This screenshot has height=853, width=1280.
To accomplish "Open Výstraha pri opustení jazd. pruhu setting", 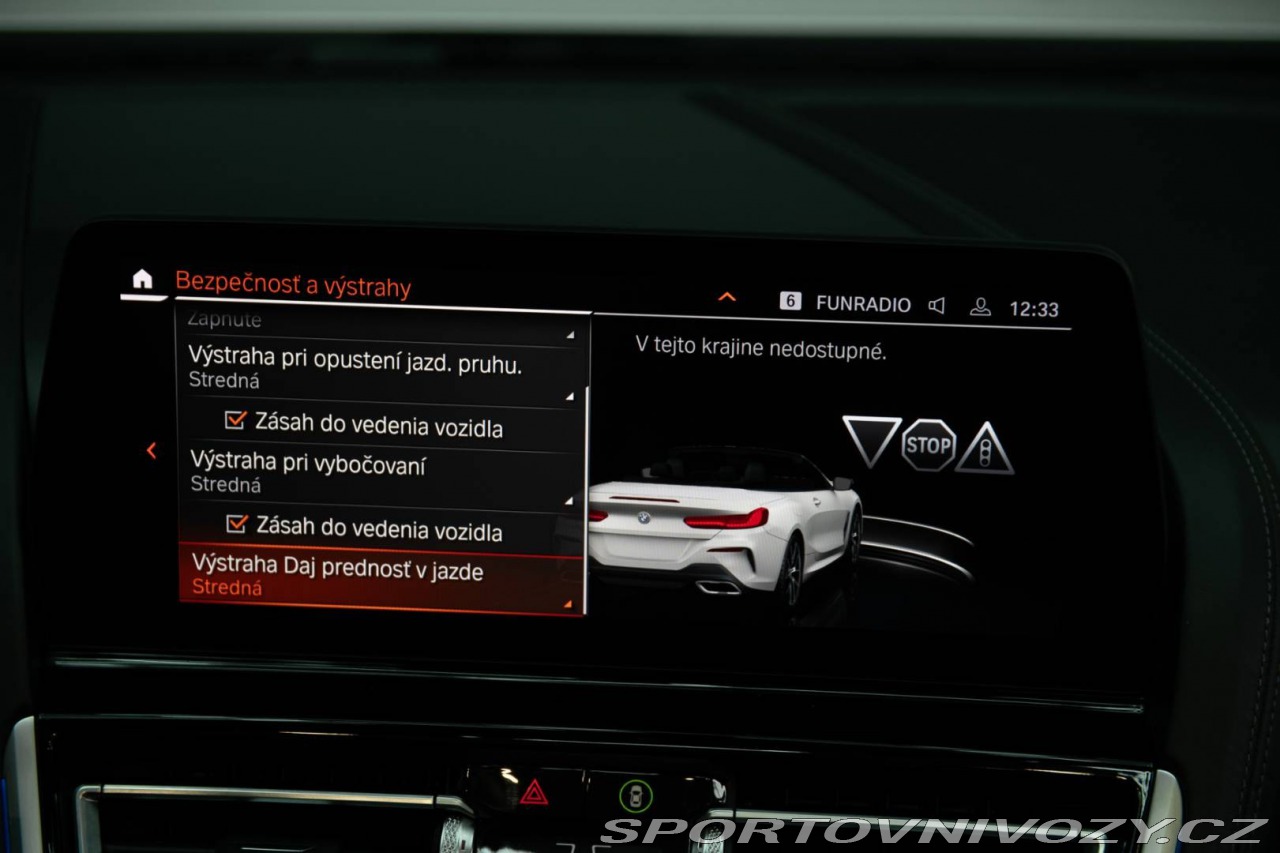I will point(380,371).
